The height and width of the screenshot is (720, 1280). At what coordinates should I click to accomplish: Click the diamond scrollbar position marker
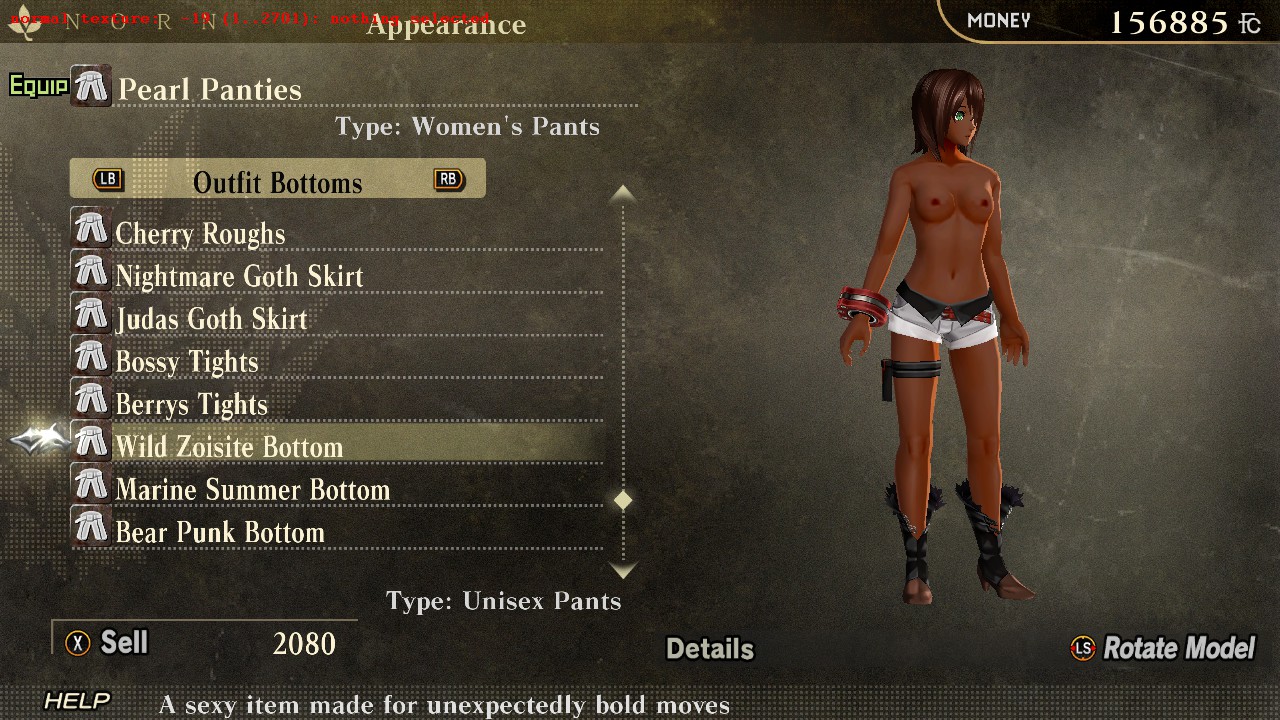tap(623, 500)
